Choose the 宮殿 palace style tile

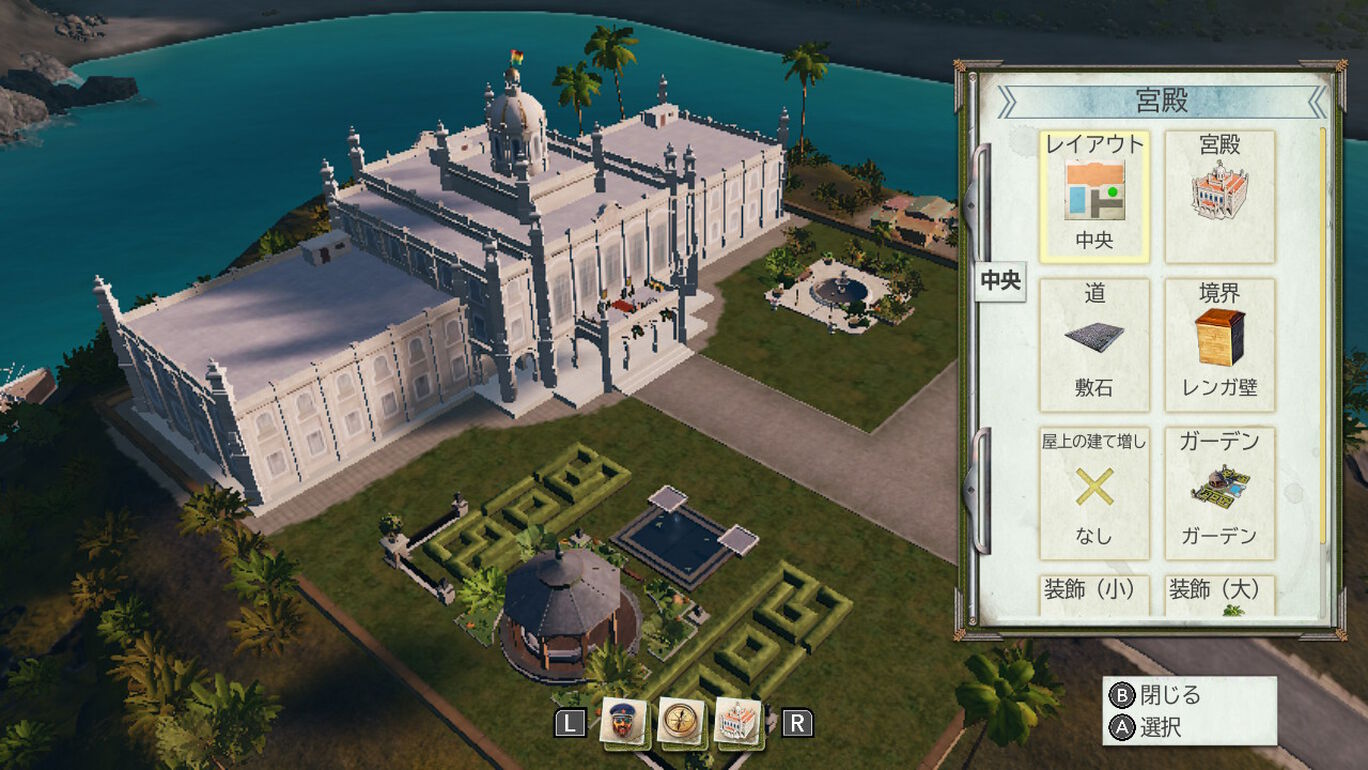[x=1219, y=196]
